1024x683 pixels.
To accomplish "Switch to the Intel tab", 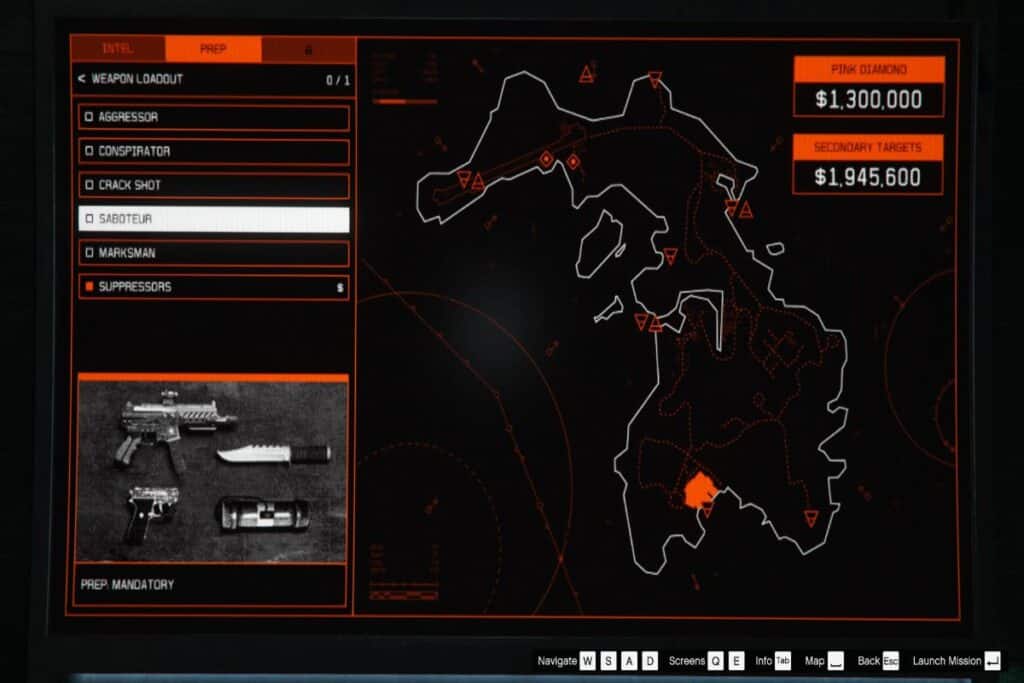I will [x=117, y=49].
